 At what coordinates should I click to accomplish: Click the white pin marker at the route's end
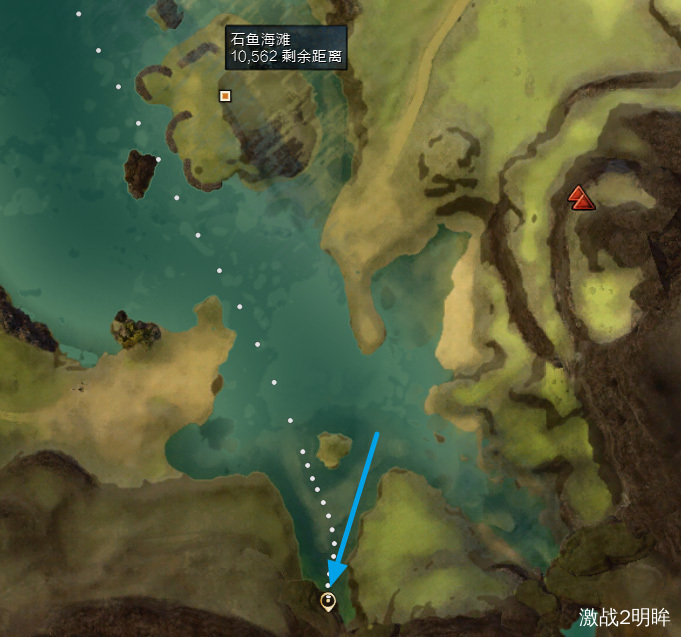pos(327,601)
